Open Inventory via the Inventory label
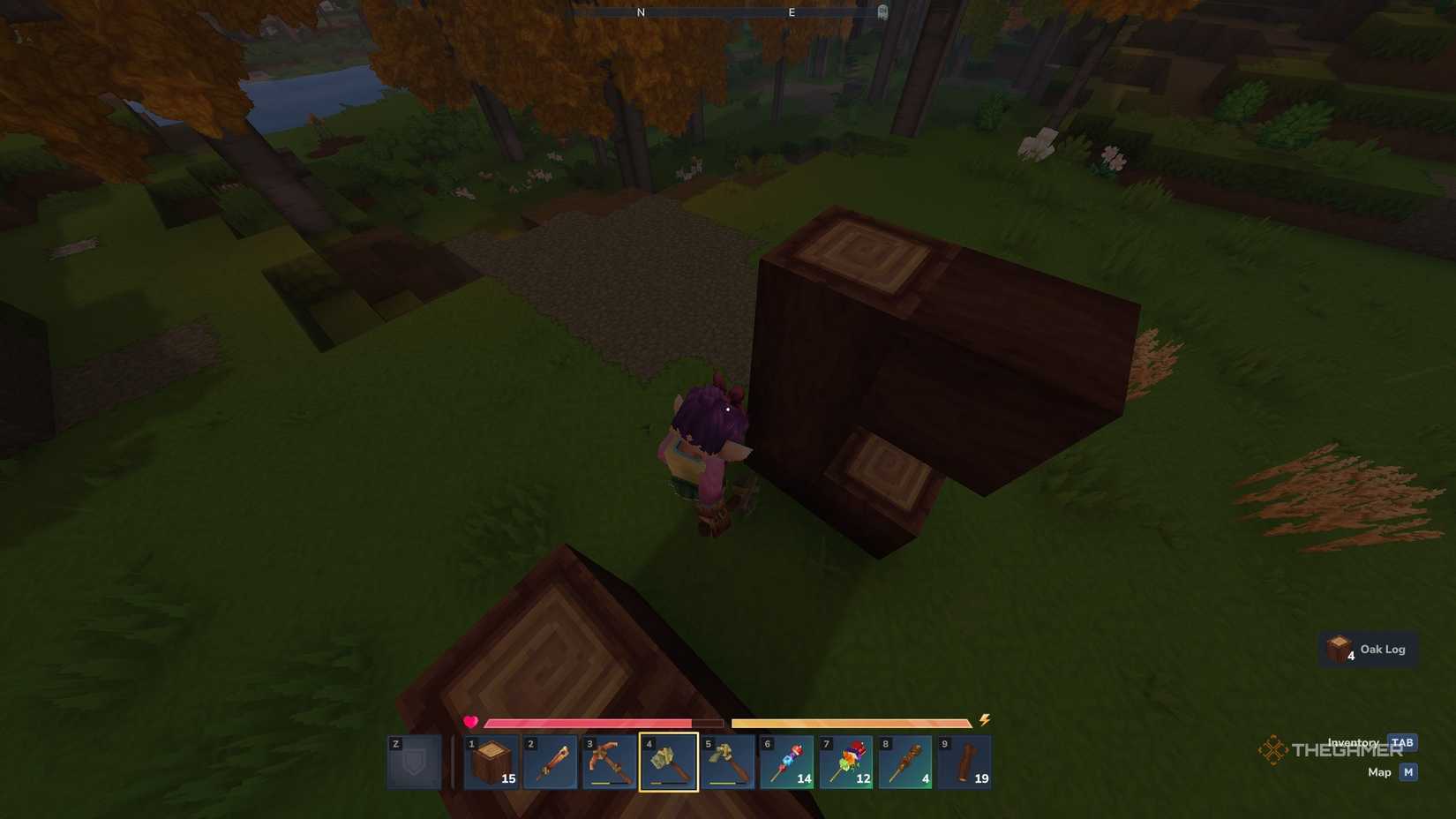 pos(1352,742)
